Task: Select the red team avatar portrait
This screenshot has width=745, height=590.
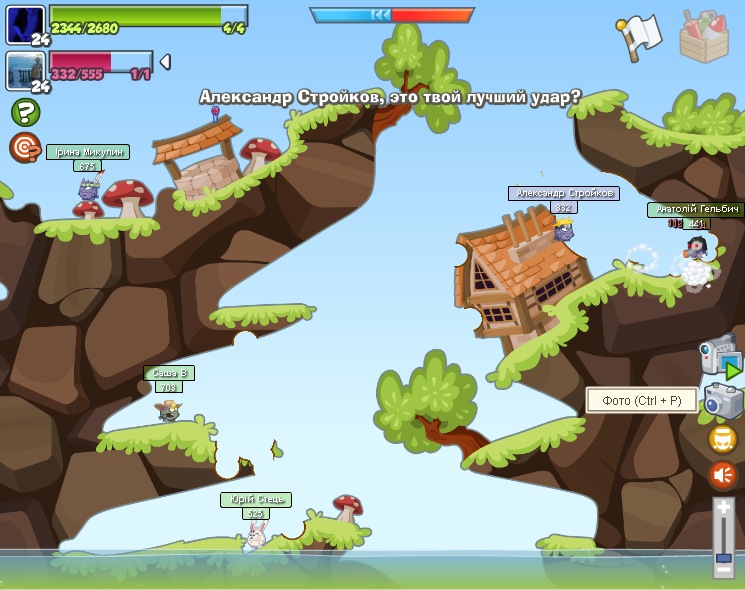Action: pos(25,71)
